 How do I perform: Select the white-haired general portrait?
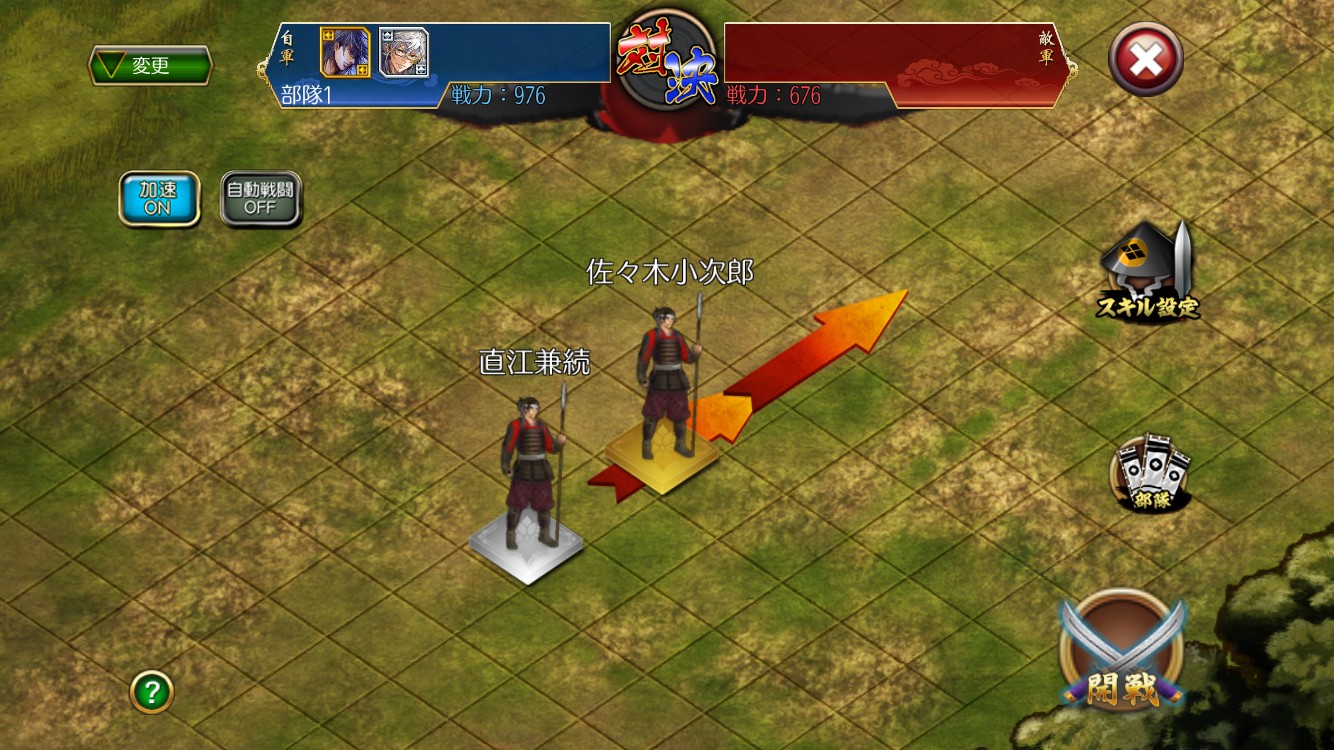point(403,52)
